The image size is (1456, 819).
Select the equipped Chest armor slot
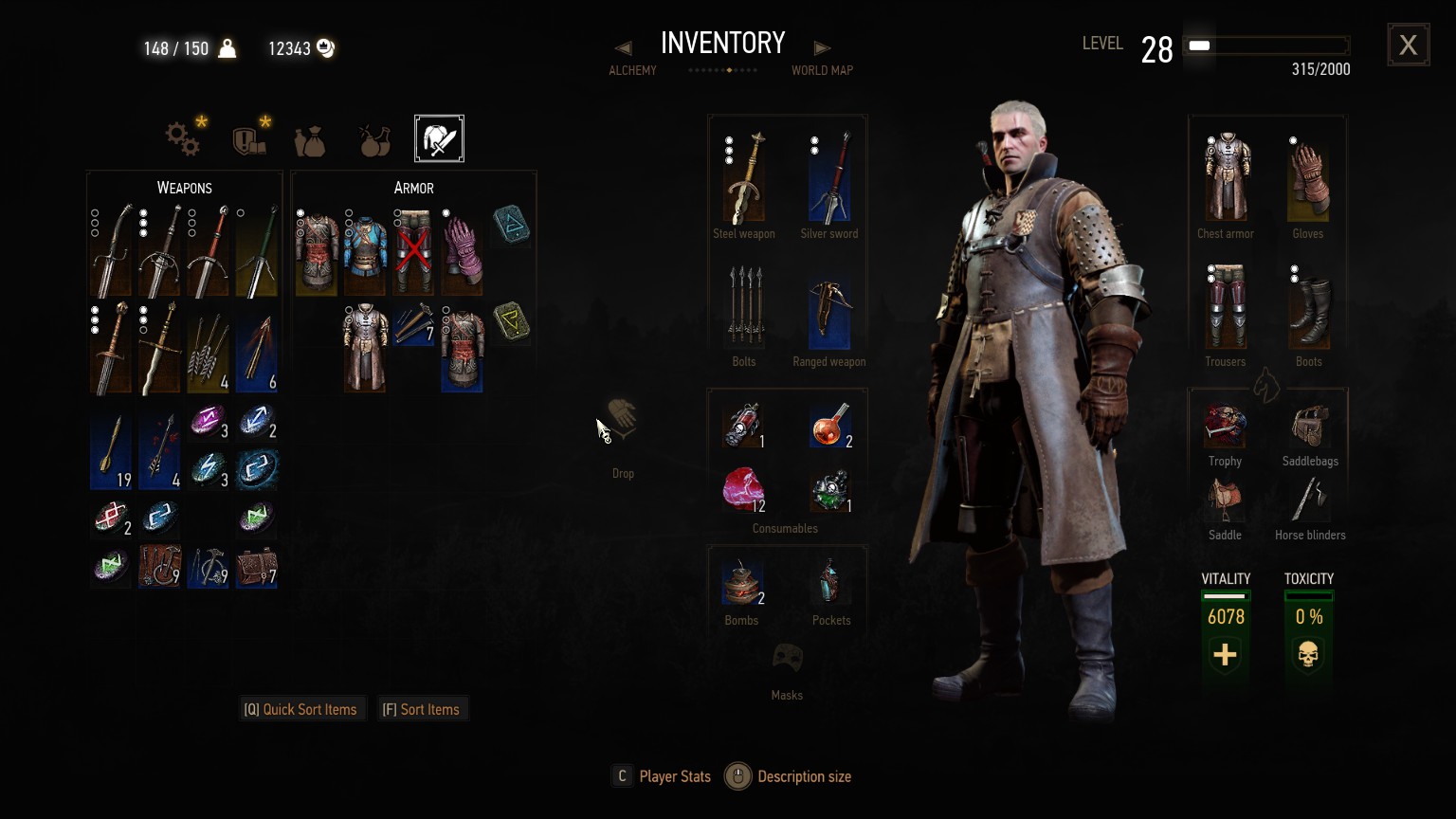[1226, 178]
